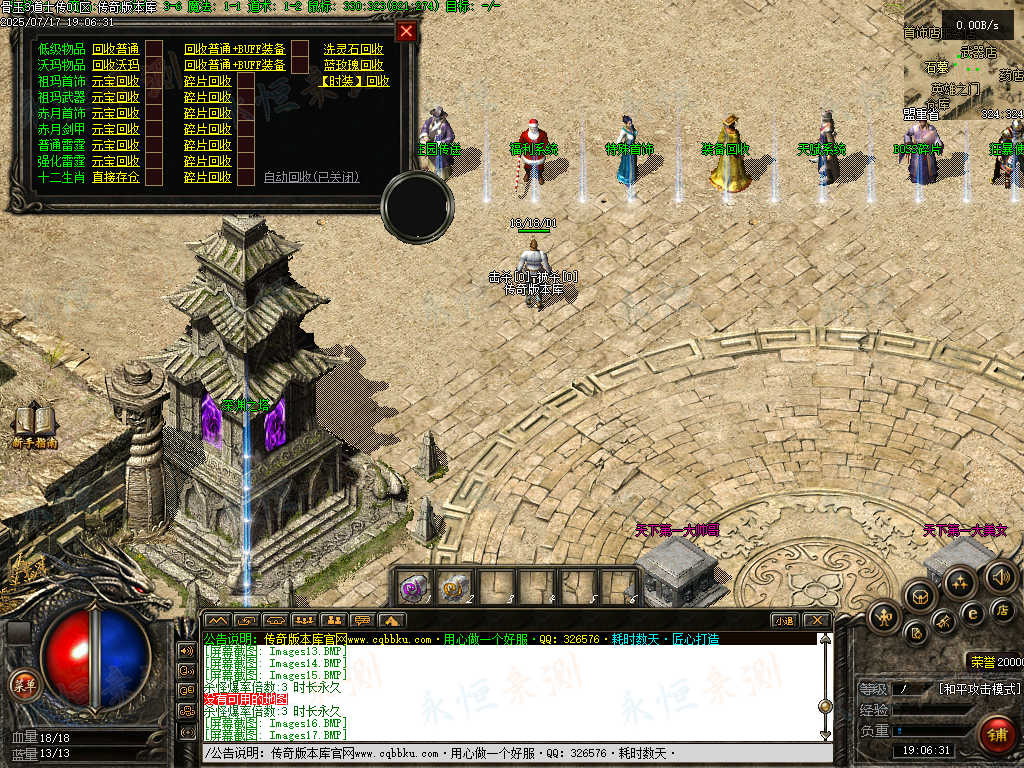Select 洗灵石回收 in the recycling panel
Screen dimensions: 1024x768
point(353,49)
